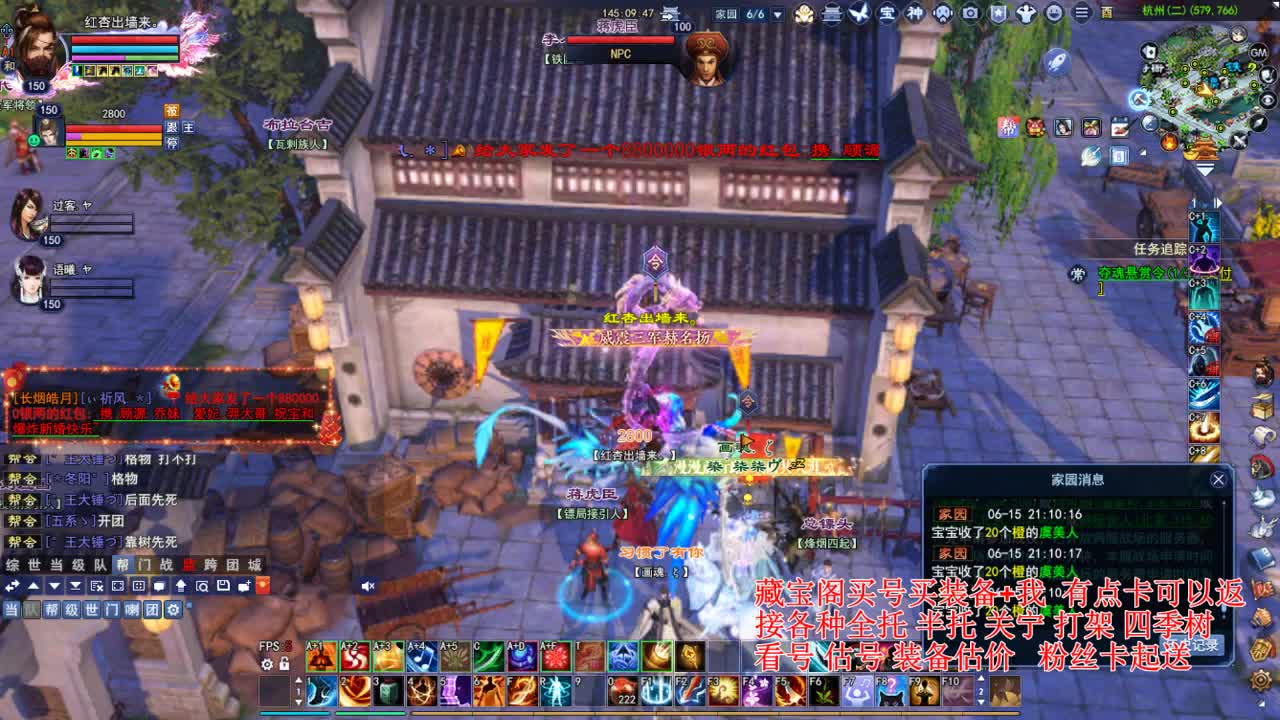
Task: Click the camera screenshot icon at top
Action: pos(970,13)
